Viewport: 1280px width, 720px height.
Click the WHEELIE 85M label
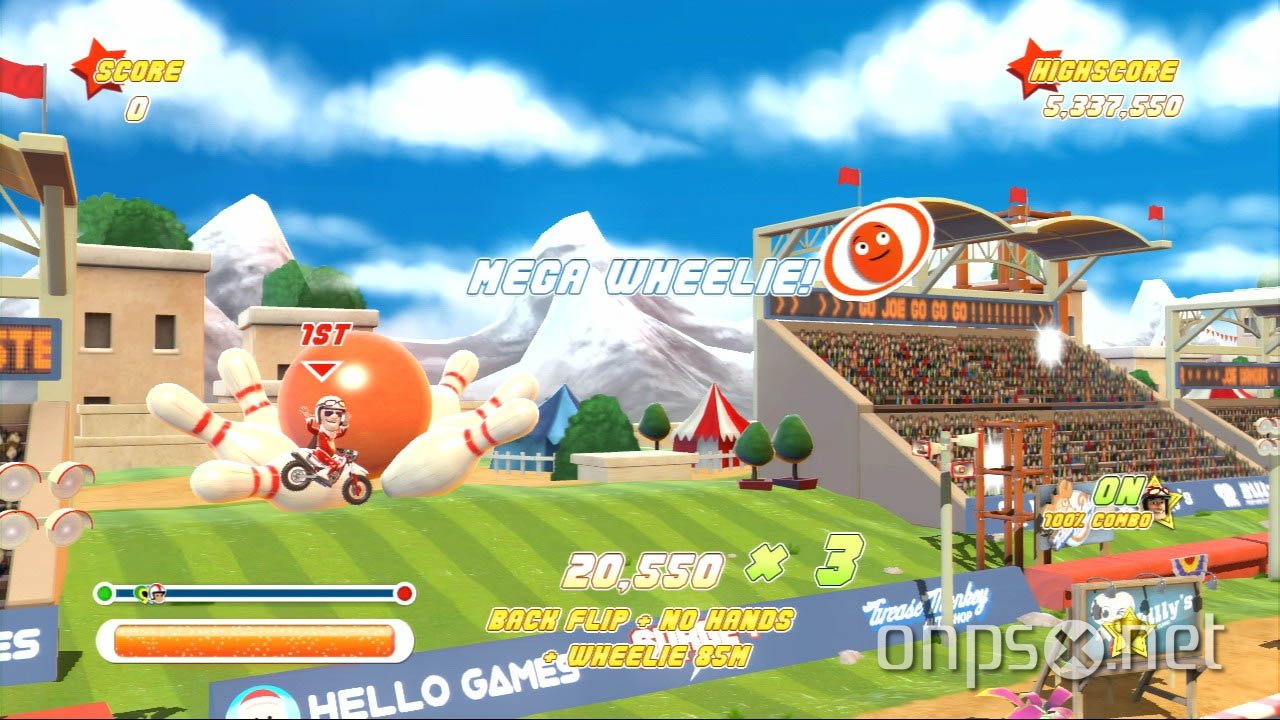[x=646, y=657]
